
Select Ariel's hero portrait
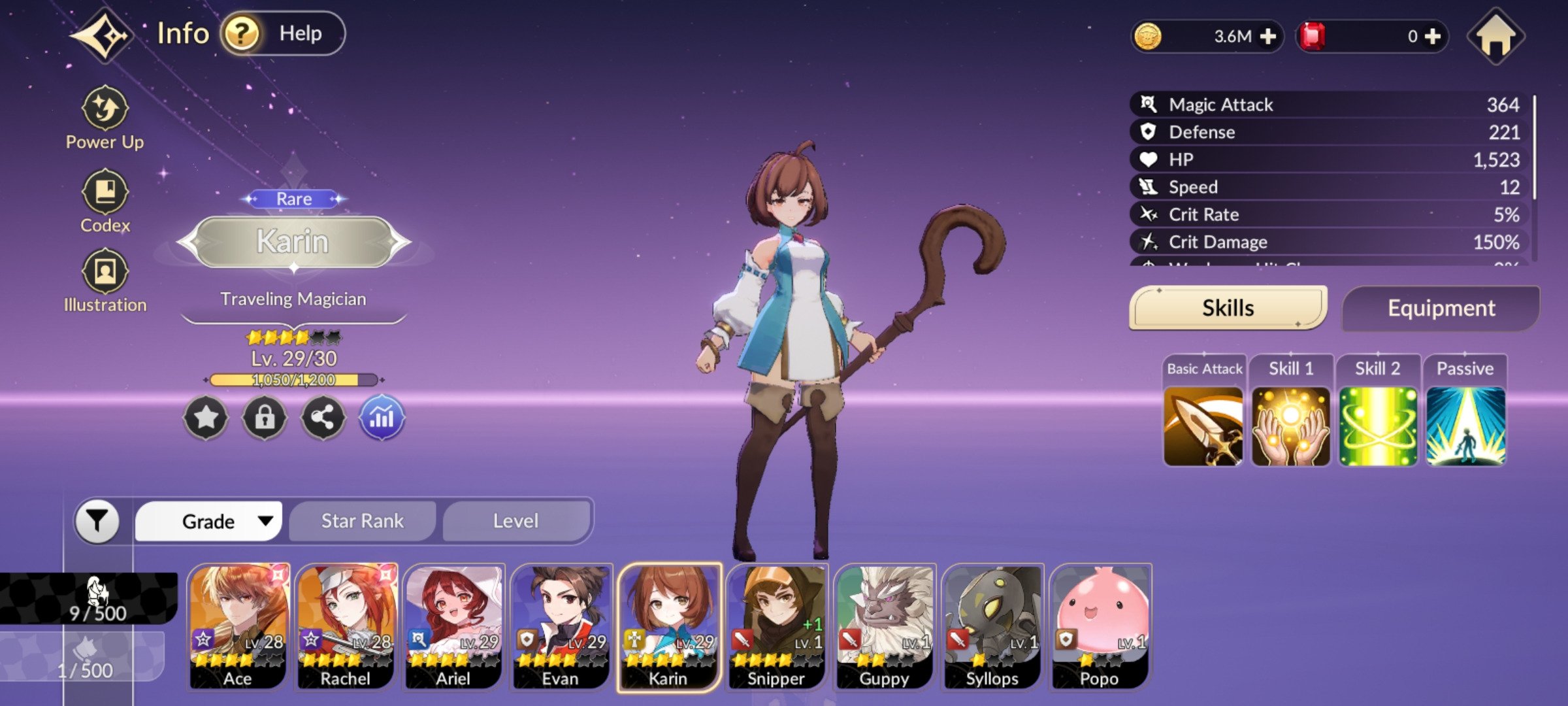coord(453,626)
